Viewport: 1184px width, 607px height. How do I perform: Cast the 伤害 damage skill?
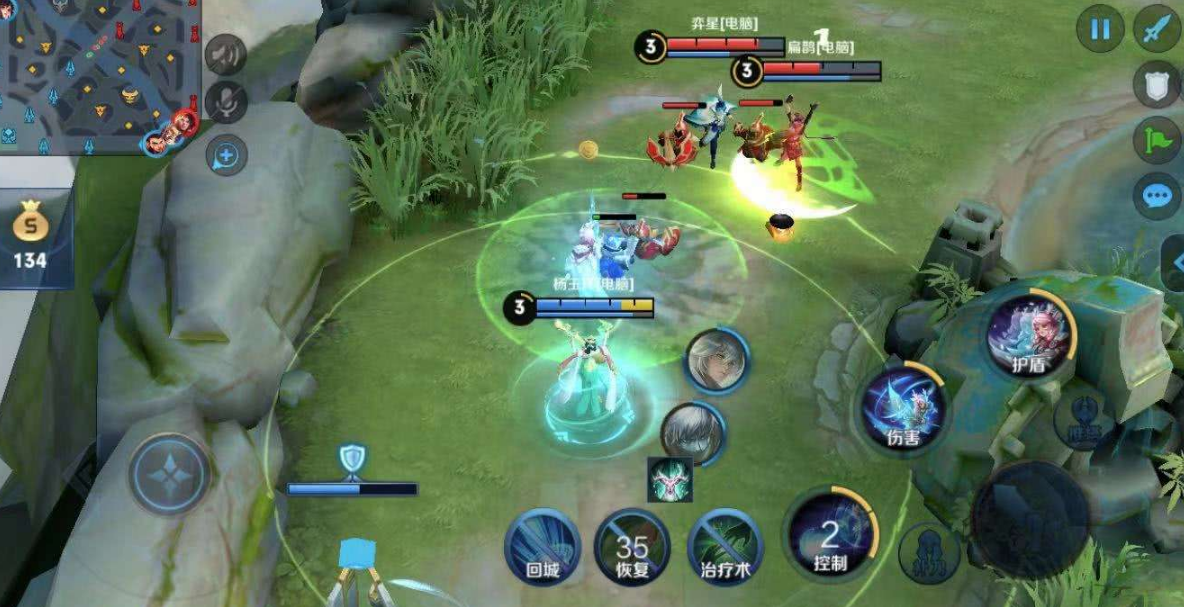click(905, 408)
